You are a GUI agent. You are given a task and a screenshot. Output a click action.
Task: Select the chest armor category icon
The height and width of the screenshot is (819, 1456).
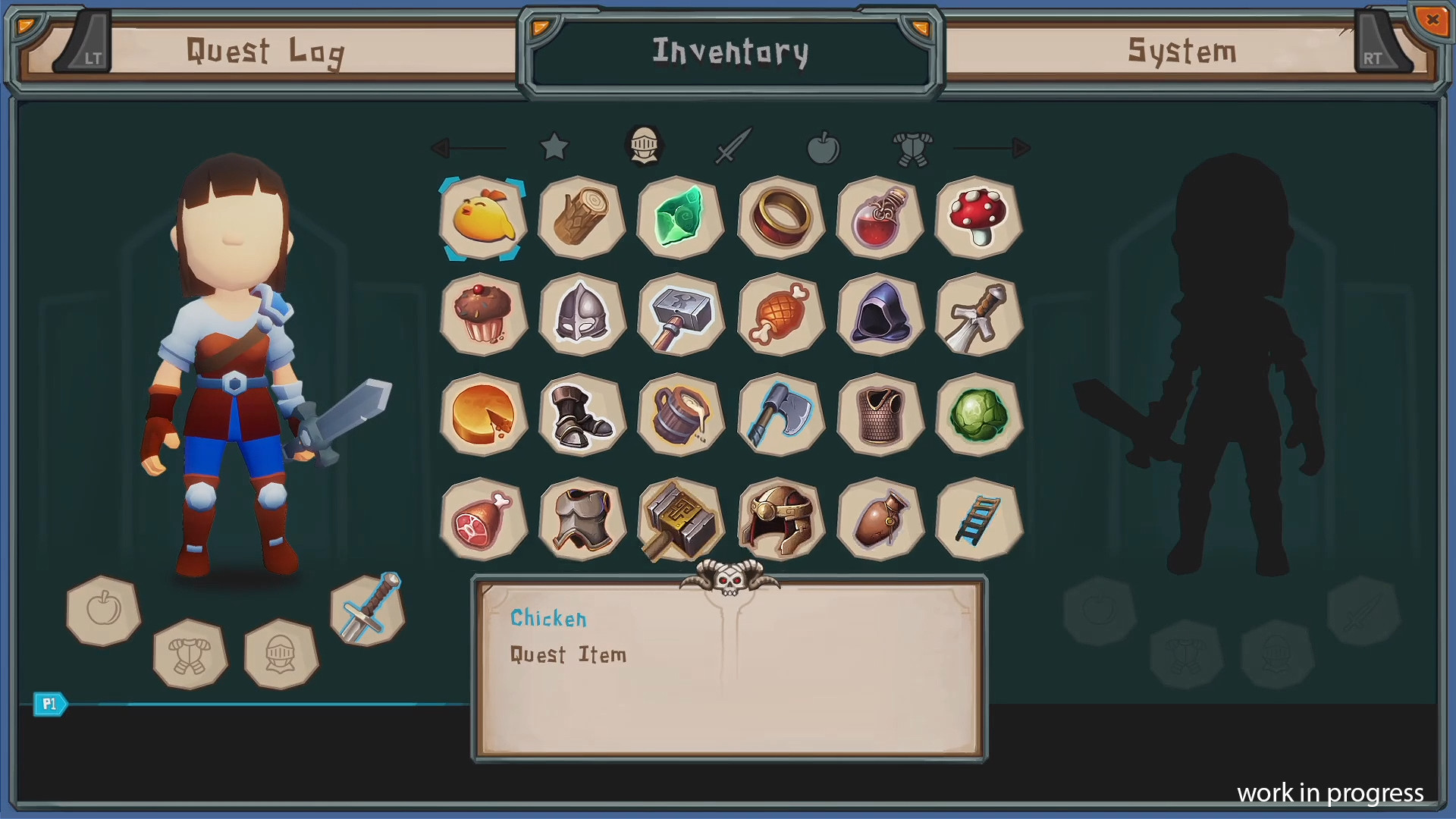click(913, 147)
